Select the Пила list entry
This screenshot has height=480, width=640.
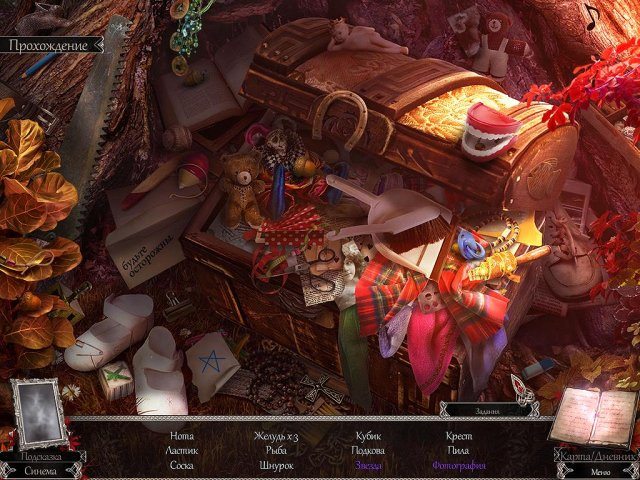459,451
